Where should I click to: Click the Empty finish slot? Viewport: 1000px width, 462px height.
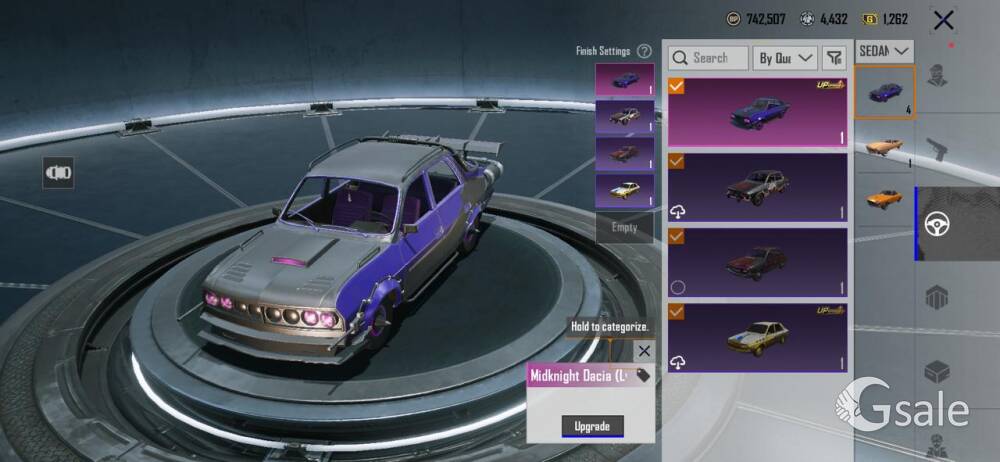pos(624,228)
